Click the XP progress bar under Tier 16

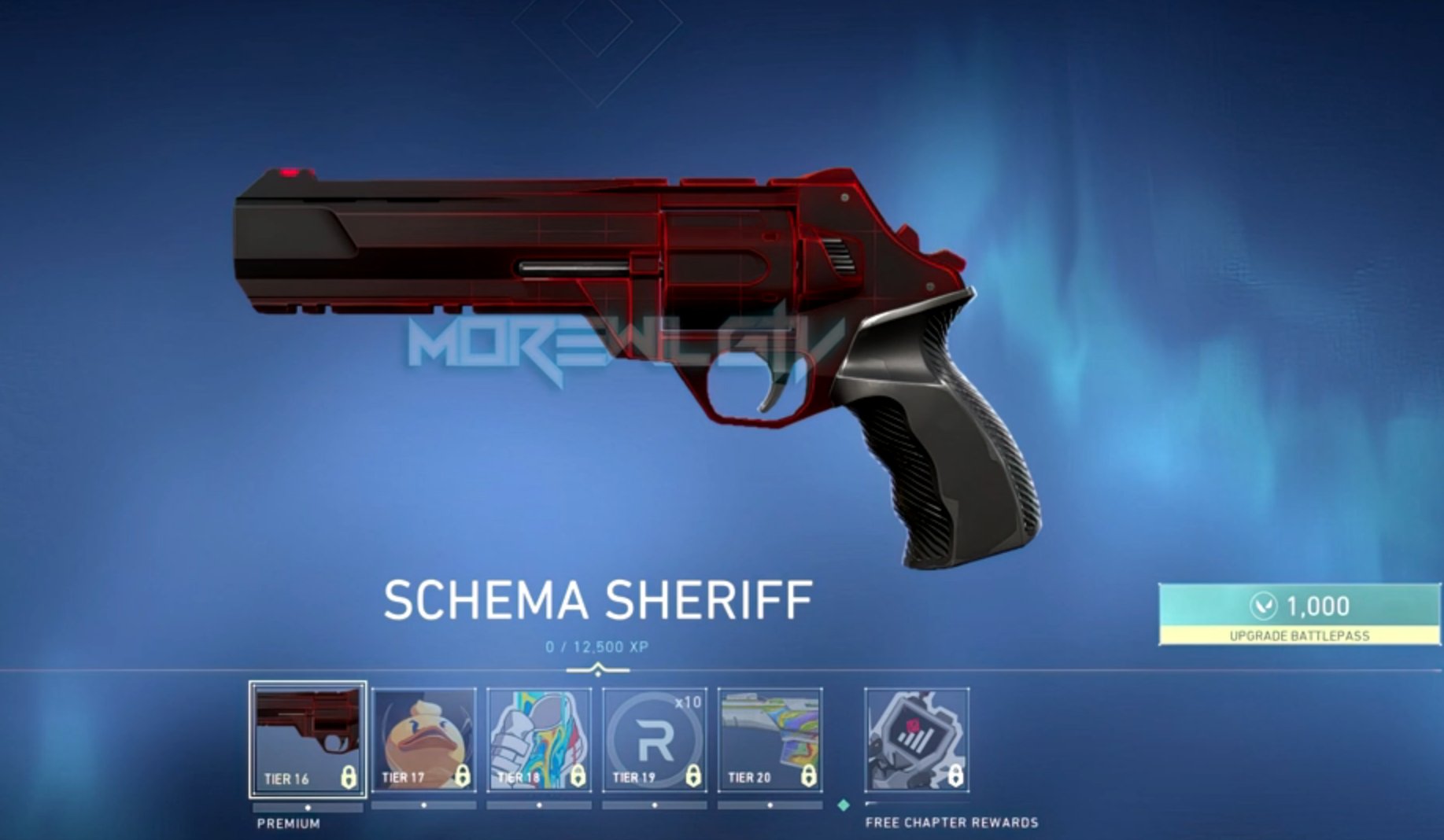(x=306, y=805)
